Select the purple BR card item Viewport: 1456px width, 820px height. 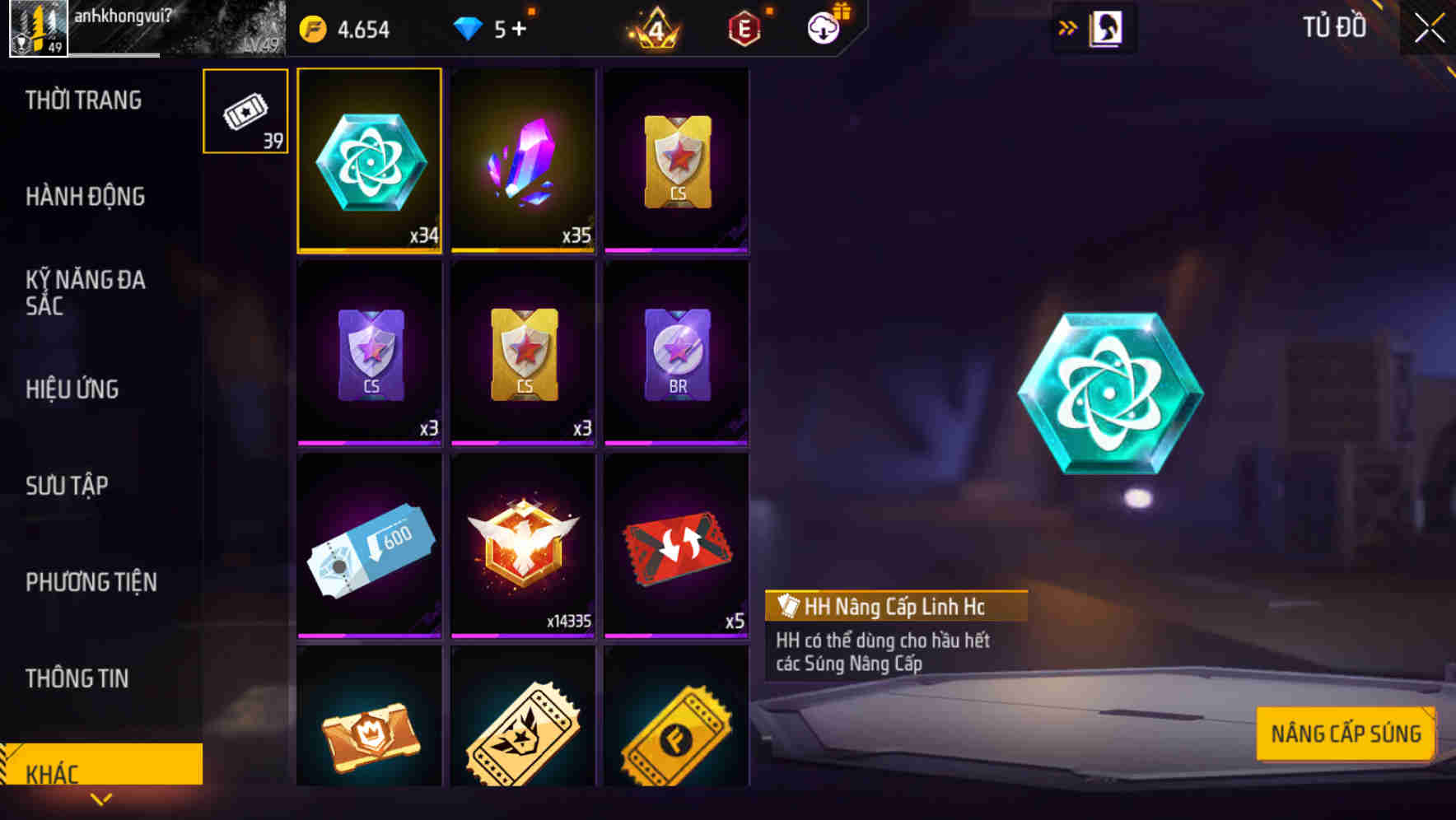point(677,354)
